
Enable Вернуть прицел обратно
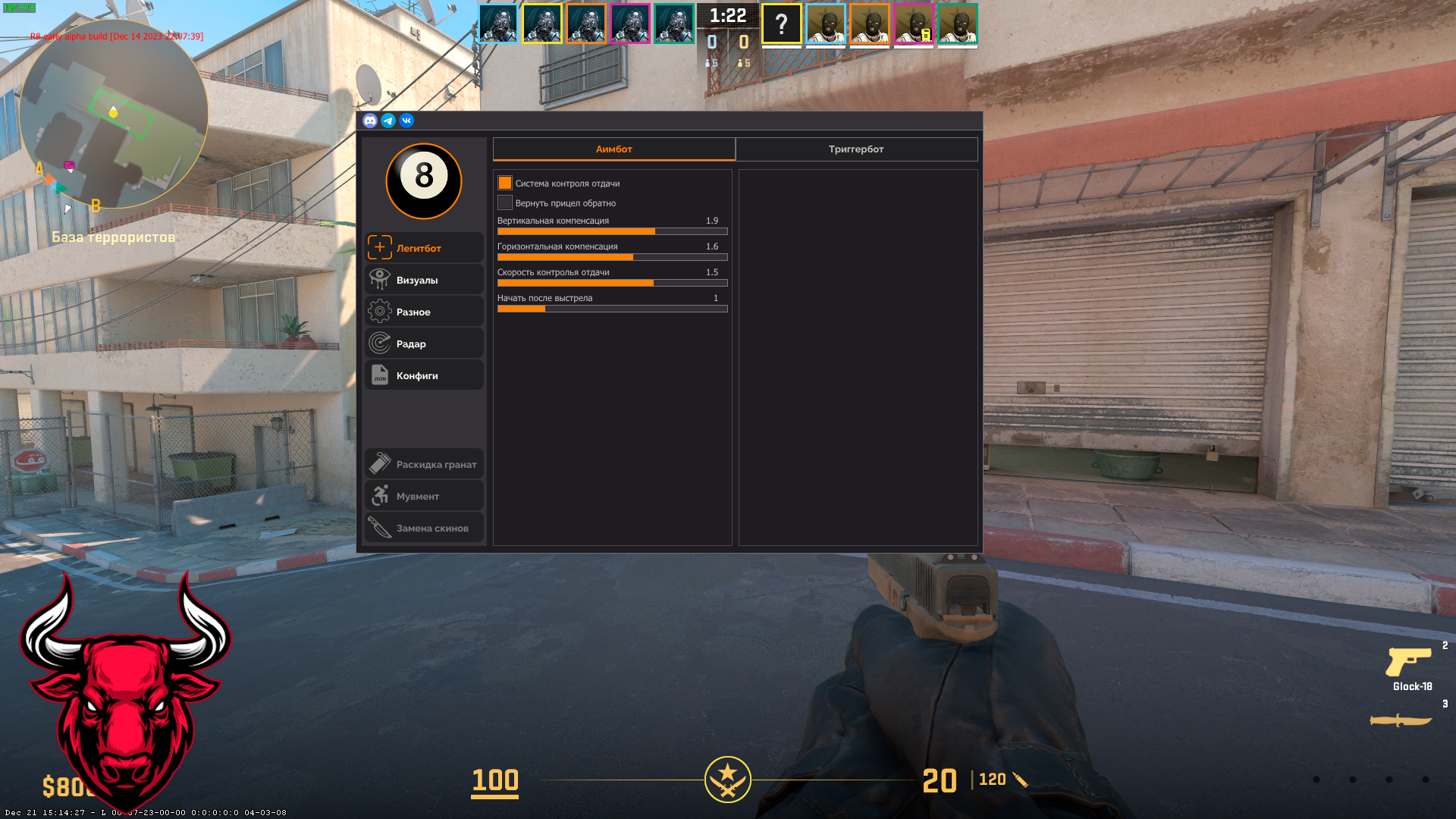point(504,202)
